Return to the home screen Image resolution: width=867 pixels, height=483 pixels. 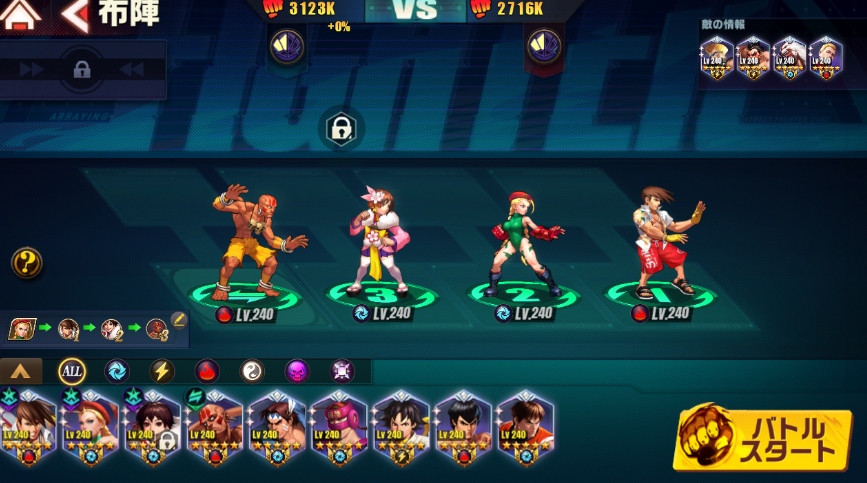point(21,14)
